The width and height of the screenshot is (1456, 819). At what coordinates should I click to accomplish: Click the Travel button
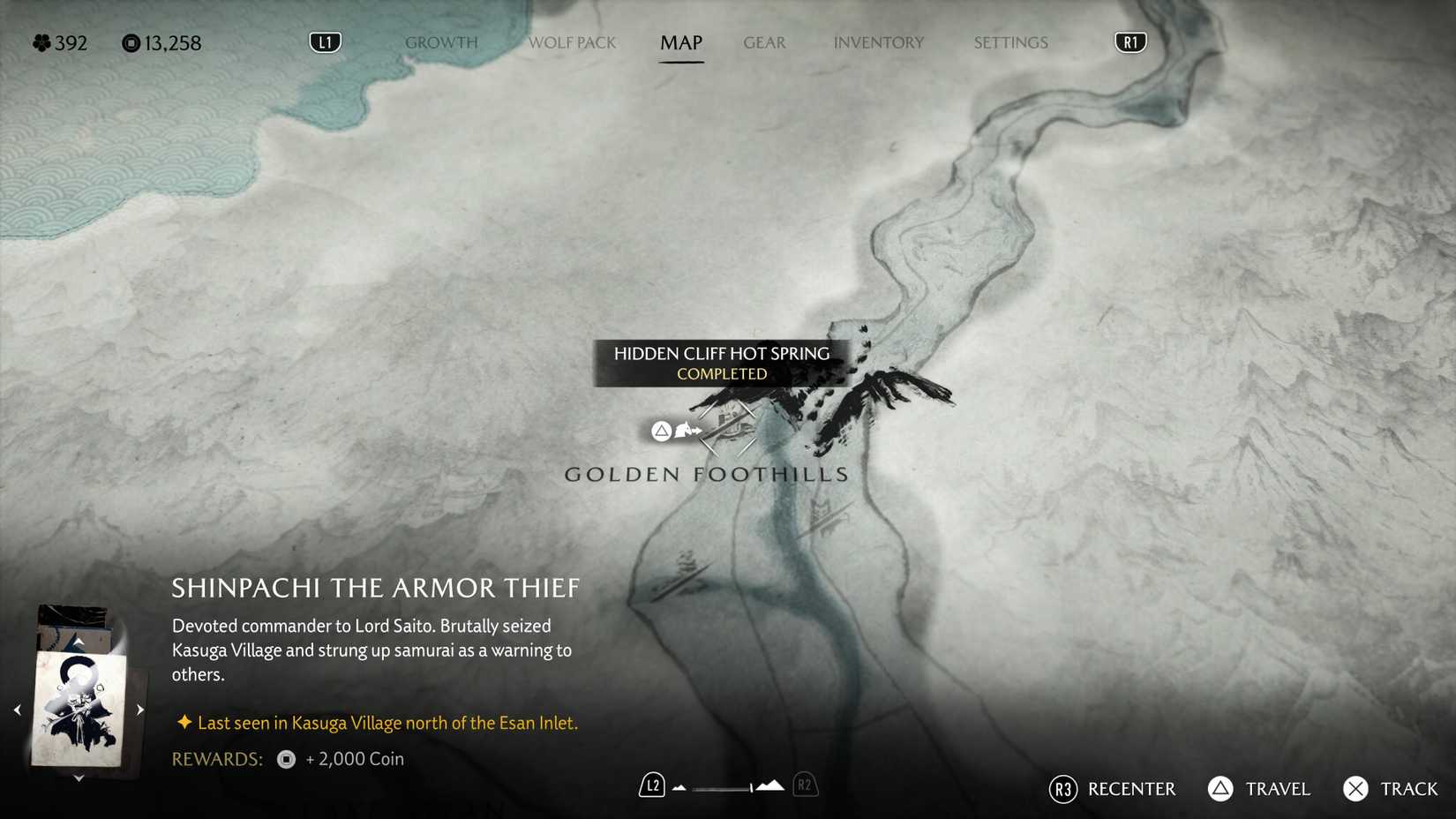1276,789
